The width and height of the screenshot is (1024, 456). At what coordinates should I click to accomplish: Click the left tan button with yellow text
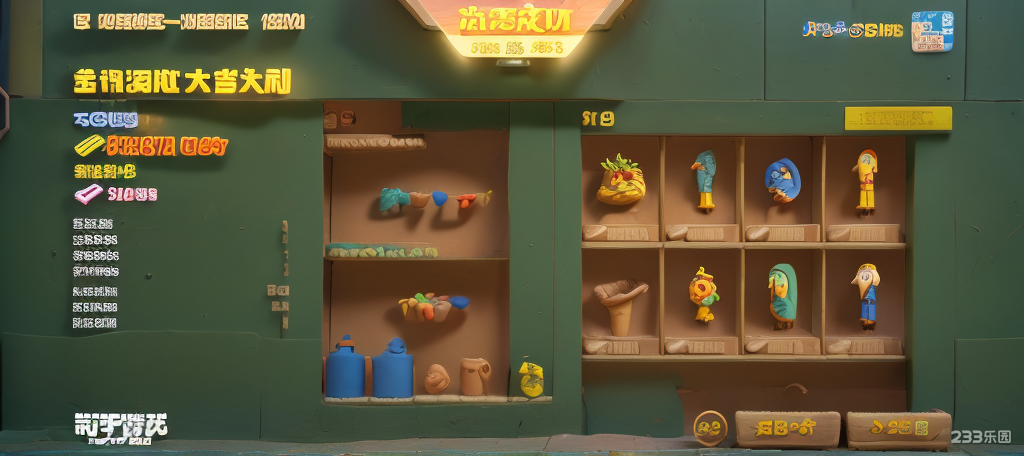787,428
